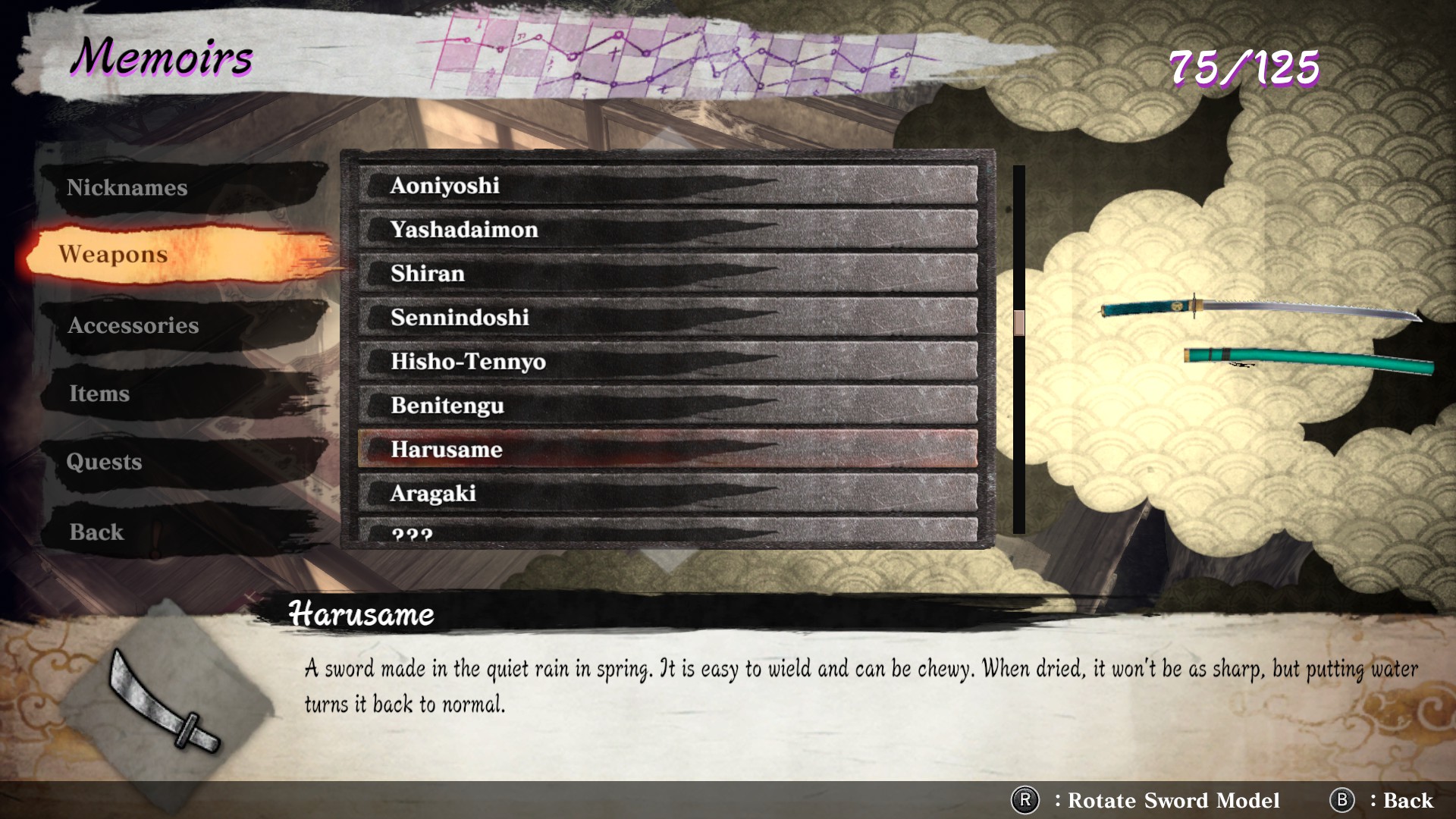Show the Items category
The image size is (1456, 819).
[99, 394]
